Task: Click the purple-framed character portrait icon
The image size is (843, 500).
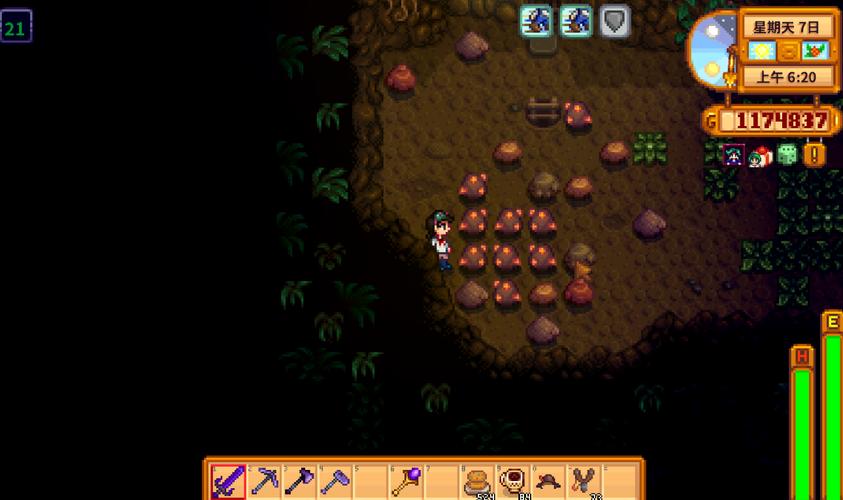Action: (x=734, y=155)
